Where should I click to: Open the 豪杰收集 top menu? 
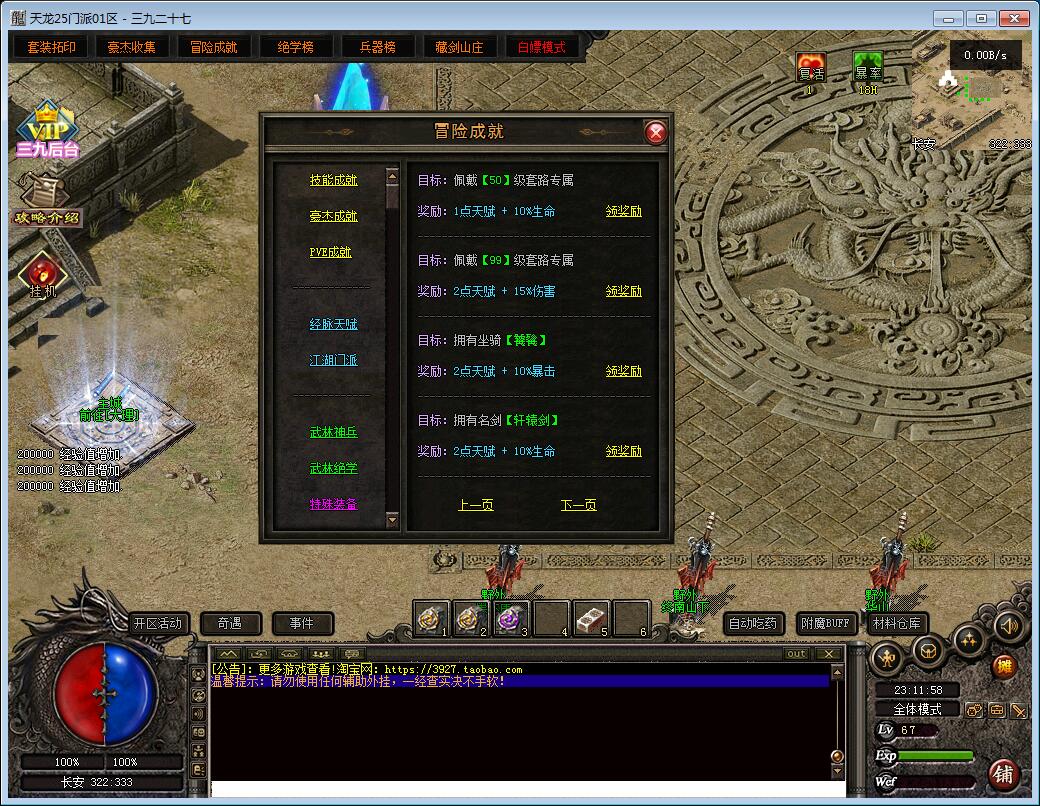pos(133,47)
